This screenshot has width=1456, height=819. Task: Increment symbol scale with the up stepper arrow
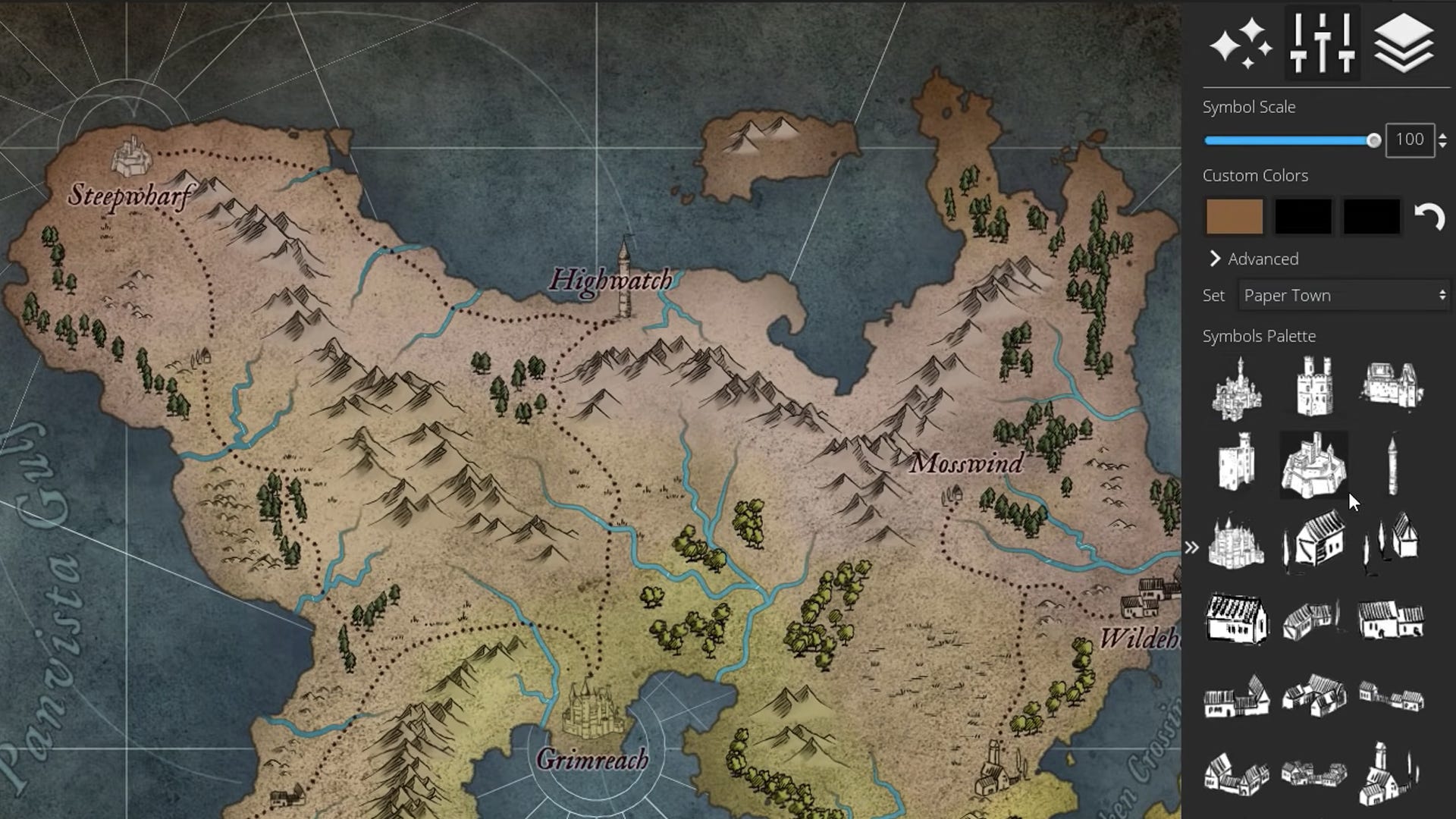point(1443,135)
